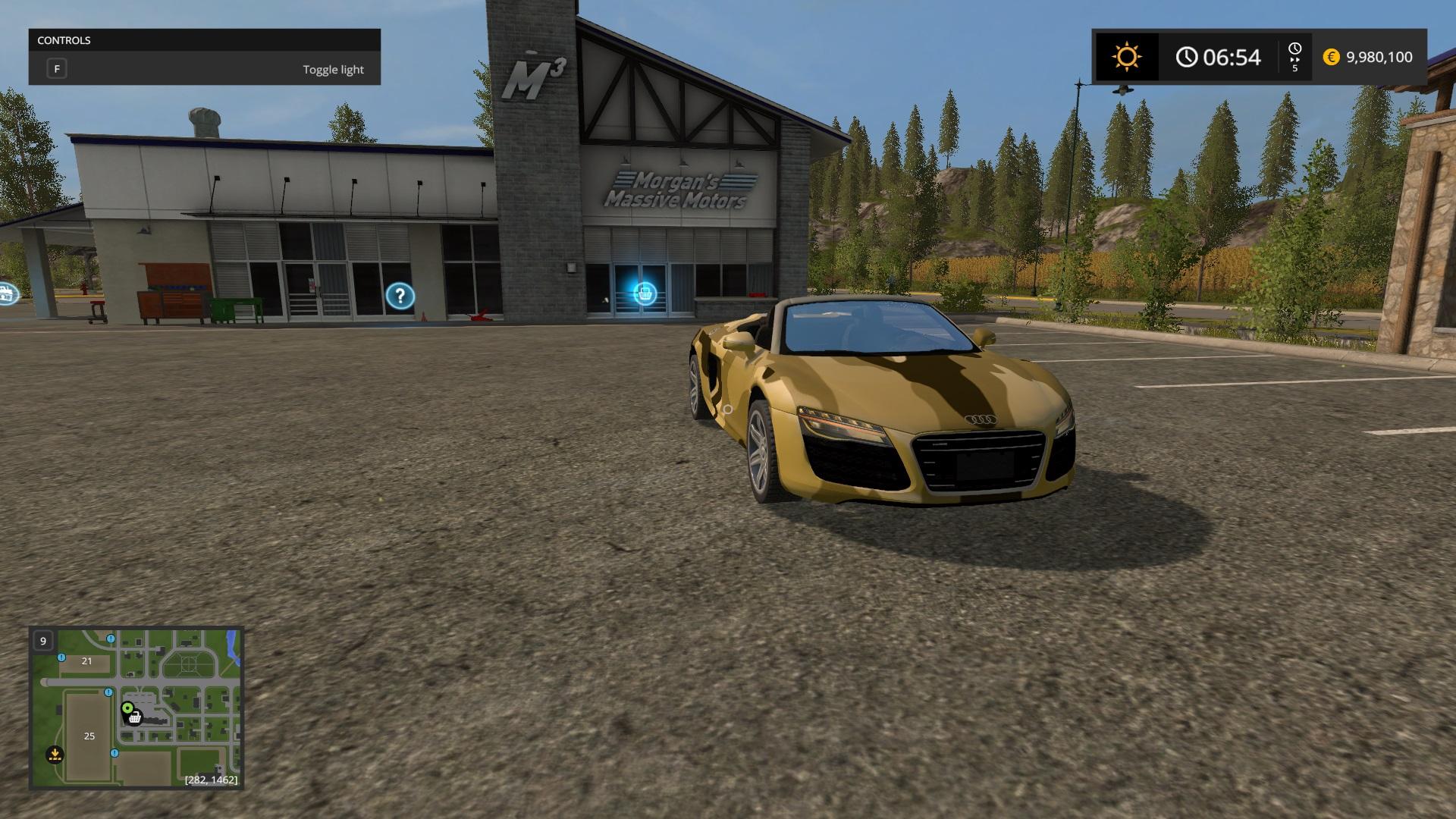
Task: Select field 25 on the minimap
Action: click(89, 736)
